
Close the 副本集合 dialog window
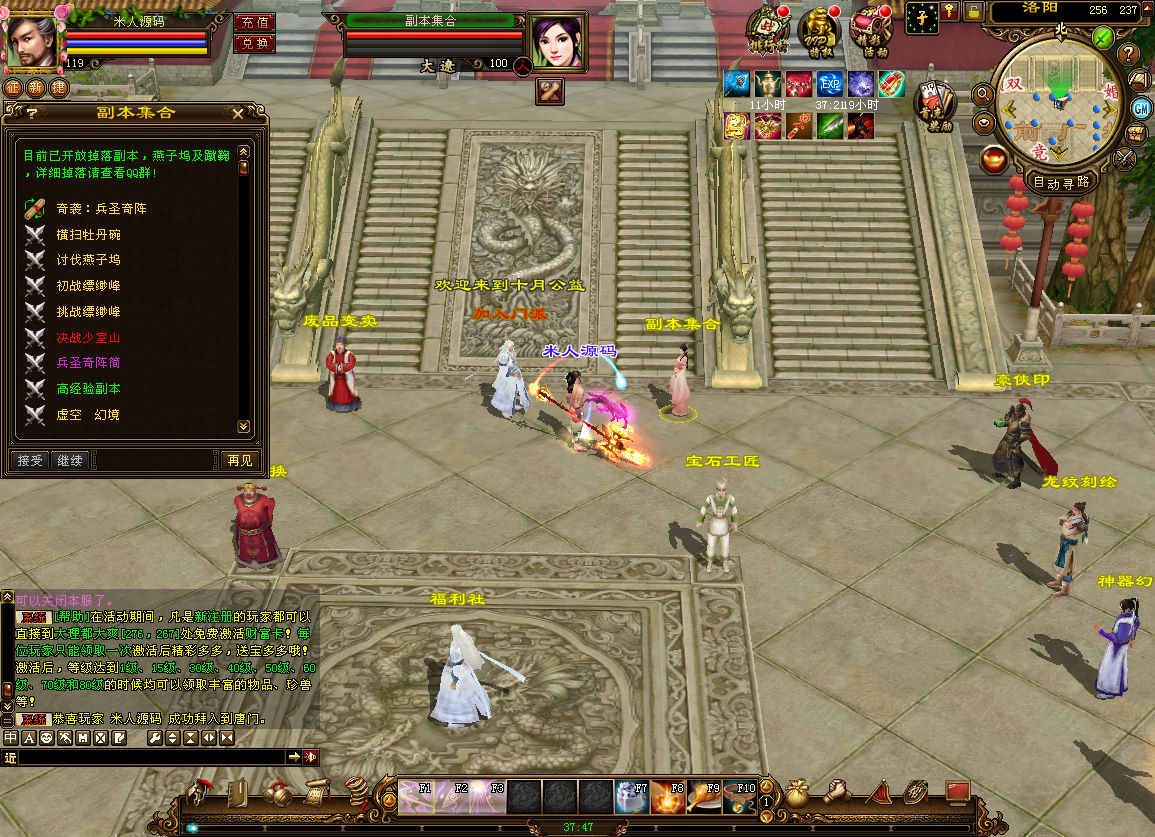pyautogui.click(x=238, y=114)
